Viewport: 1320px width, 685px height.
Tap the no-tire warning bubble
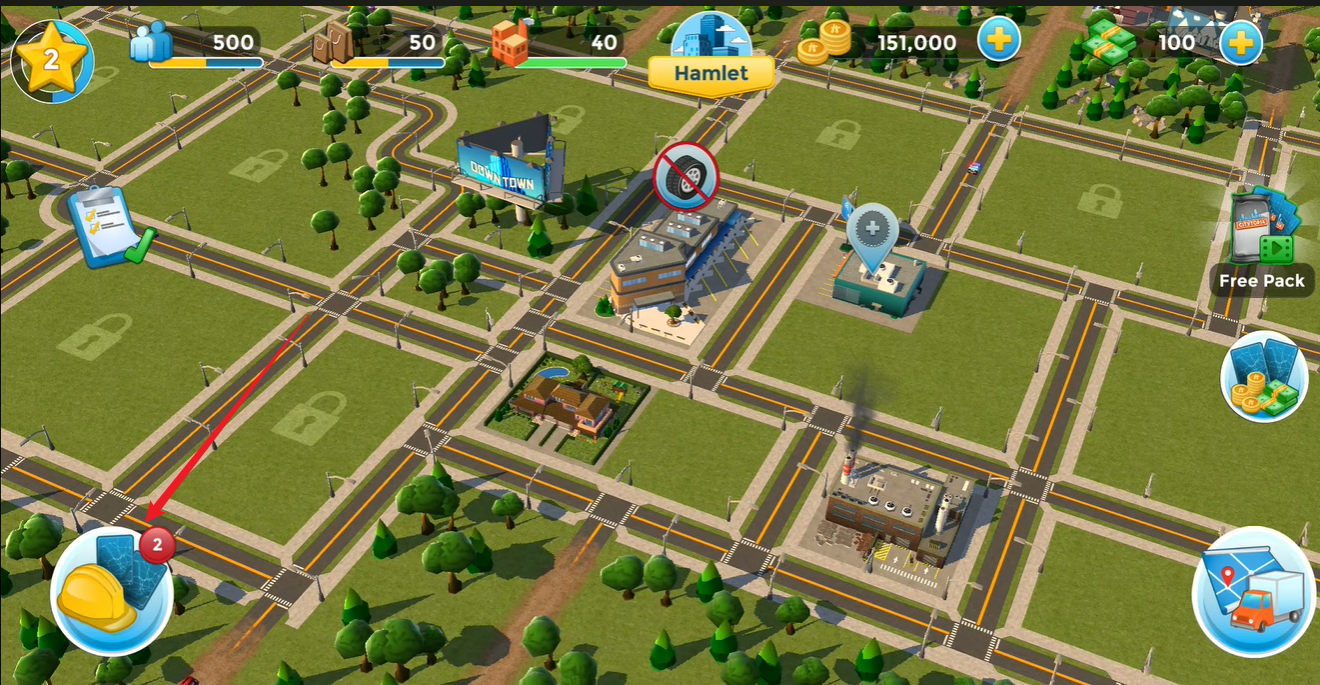[686, 176]
